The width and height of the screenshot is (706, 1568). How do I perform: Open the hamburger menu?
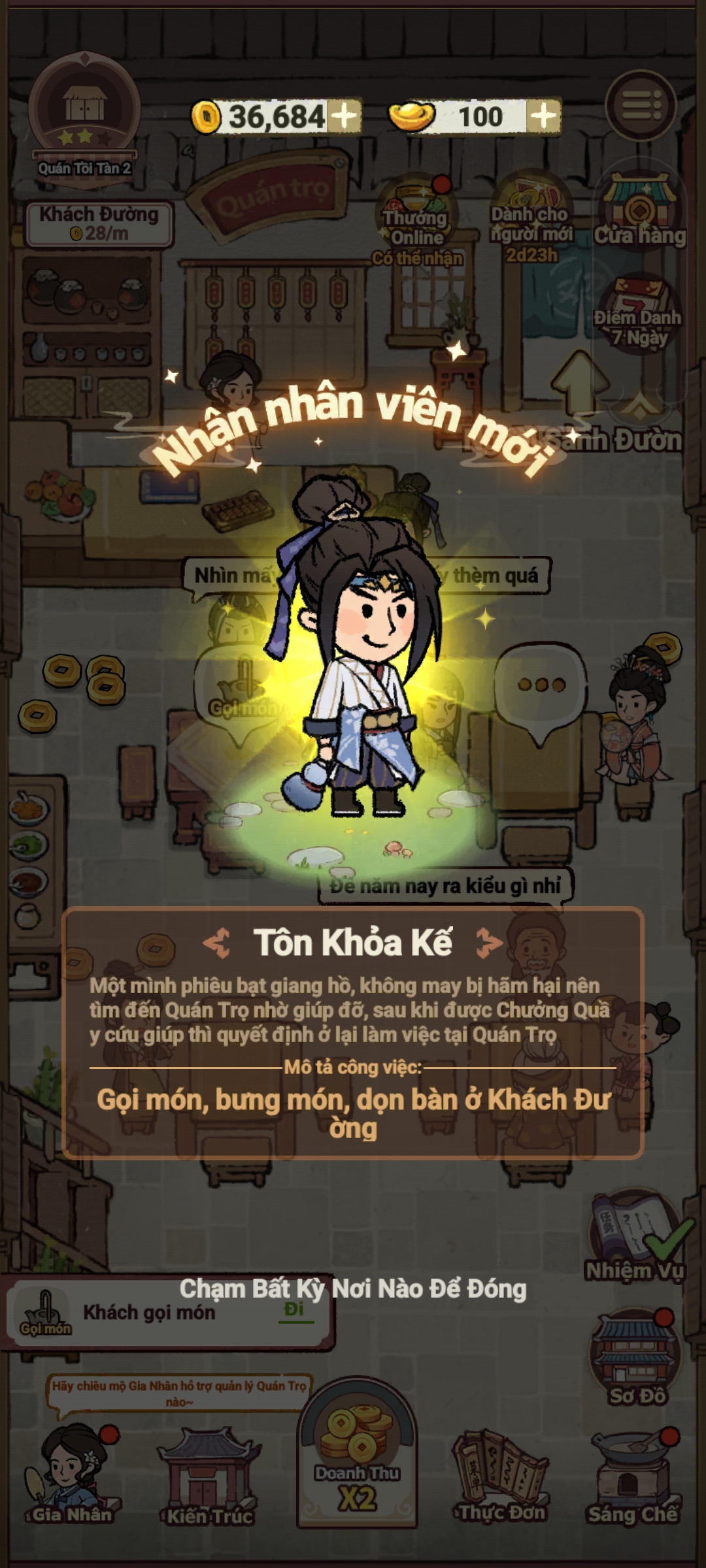coord(639,106)
